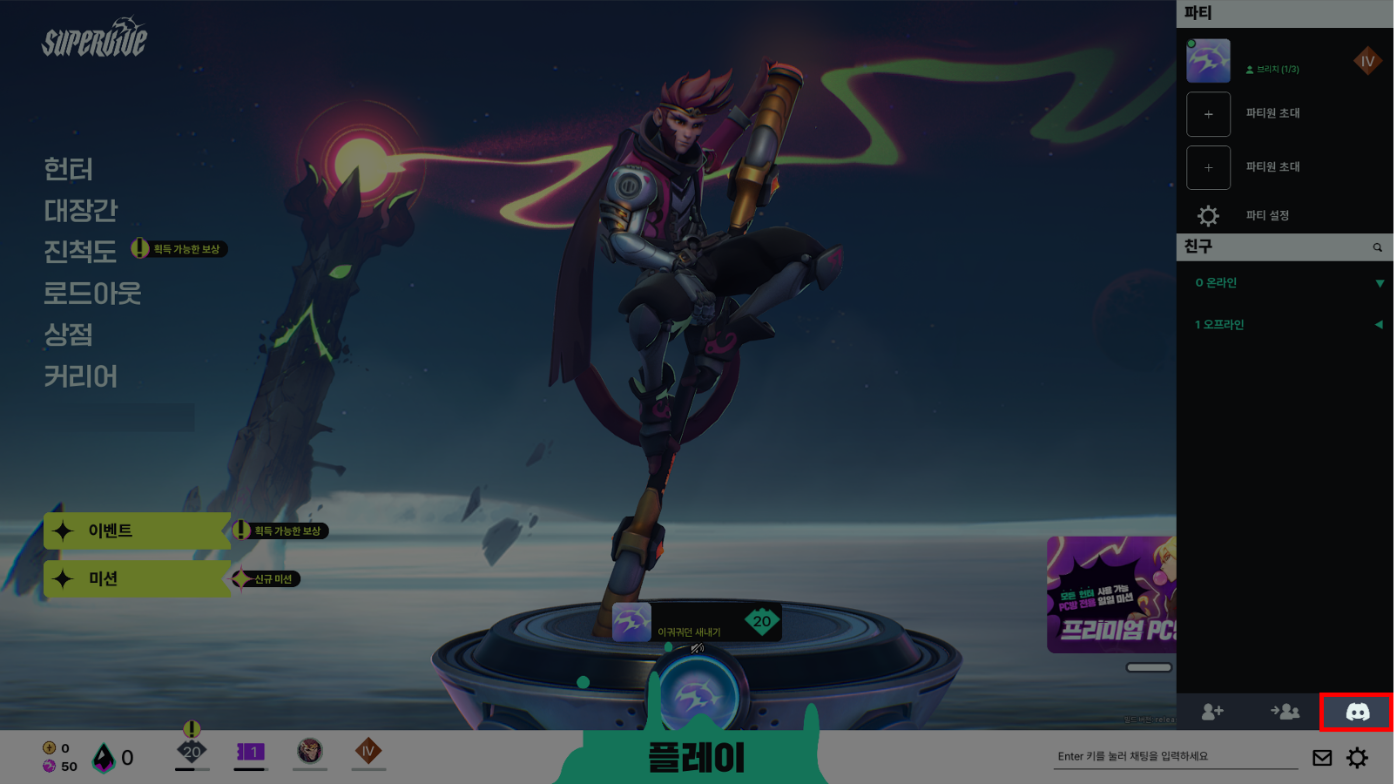The width and height of the screenshot is (1396, 784).
Task: Open the 헌터 (Hunter) menu
Action: [68, 169]
